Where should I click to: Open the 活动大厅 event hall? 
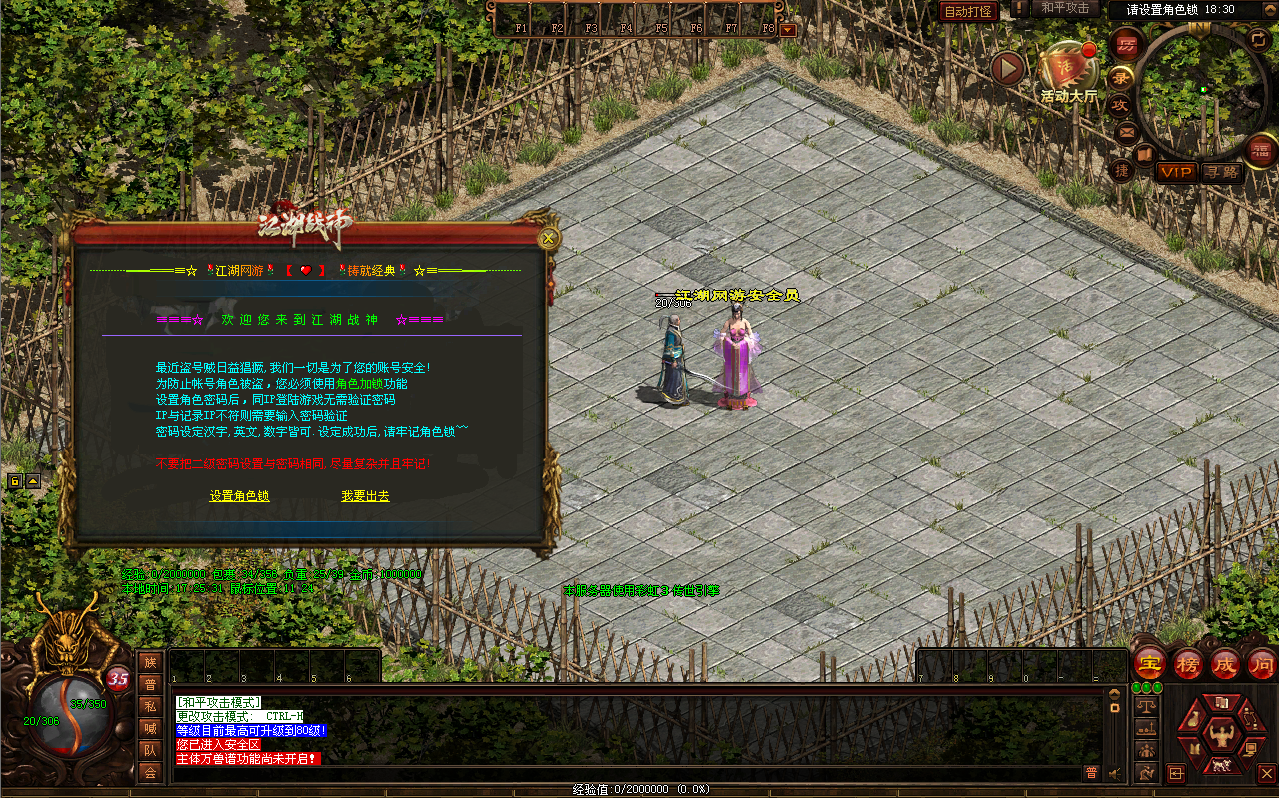tap(1068, 72)
